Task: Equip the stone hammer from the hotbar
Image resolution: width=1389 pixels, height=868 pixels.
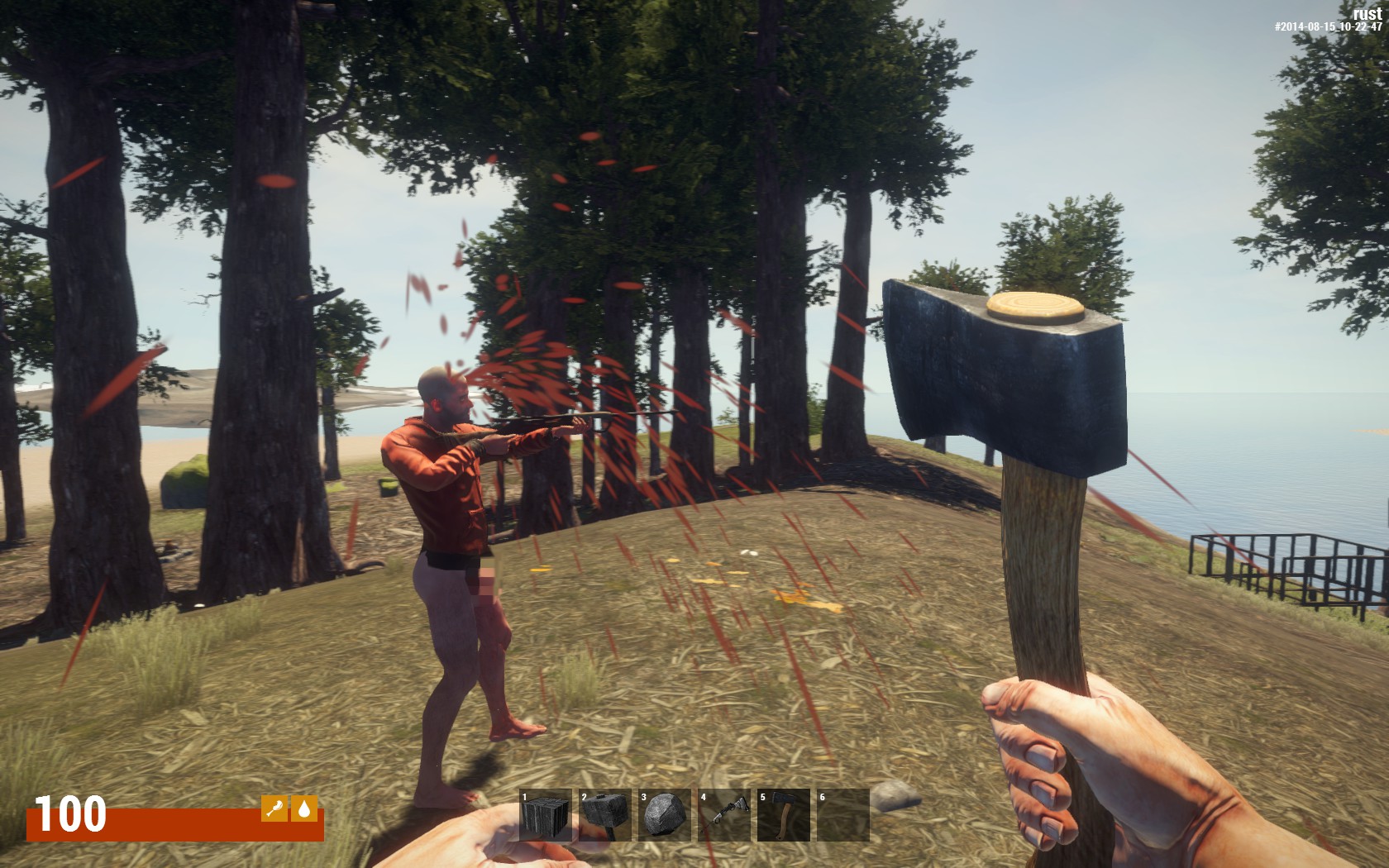Action: pos(605,815)
